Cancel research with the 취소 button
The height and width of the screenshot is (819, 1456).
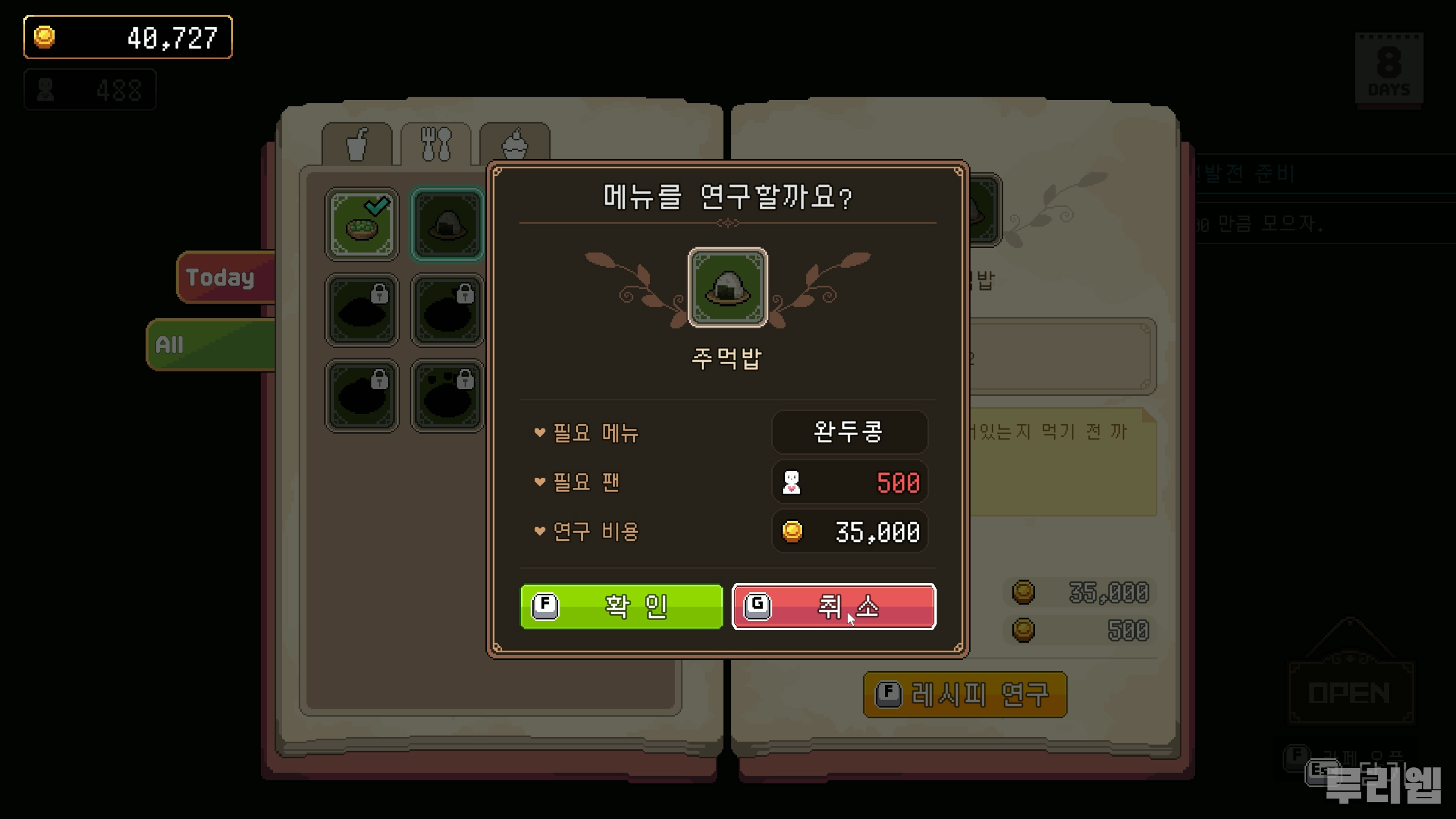pos(834,606)
